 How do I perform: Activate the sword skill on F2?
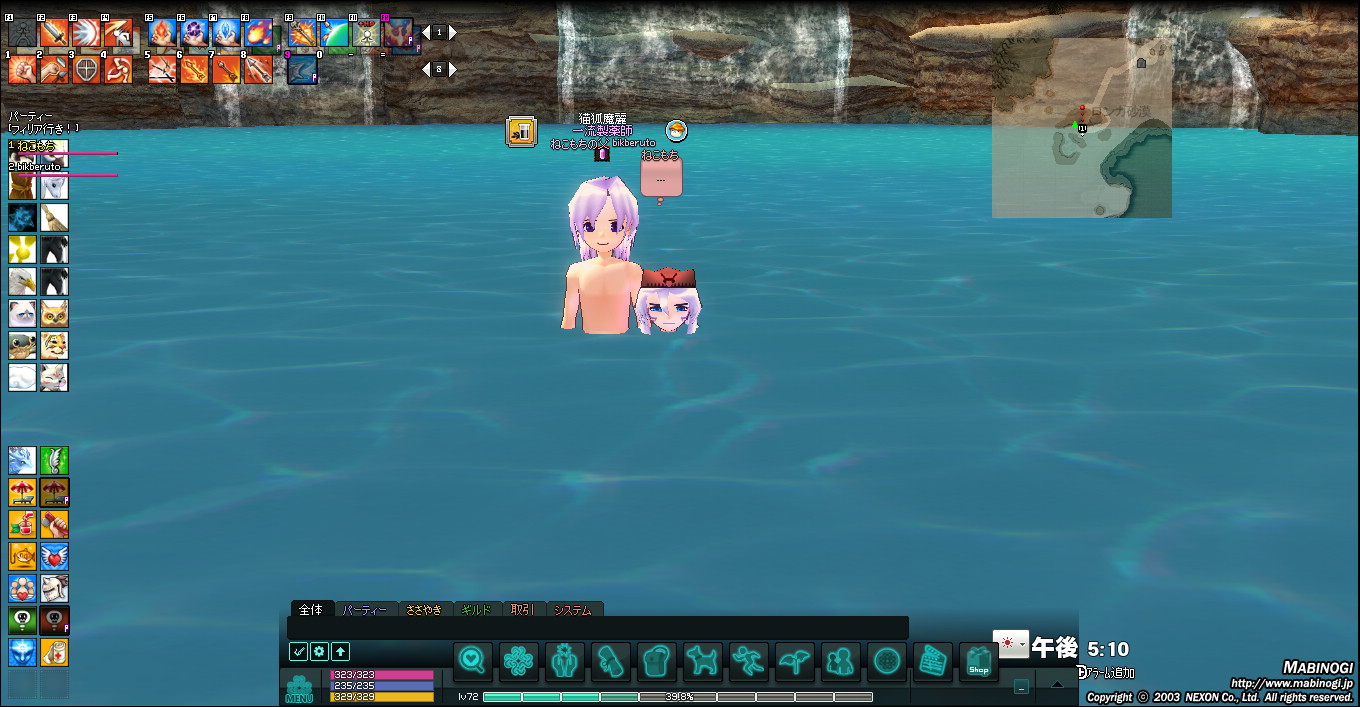(54, 33)
